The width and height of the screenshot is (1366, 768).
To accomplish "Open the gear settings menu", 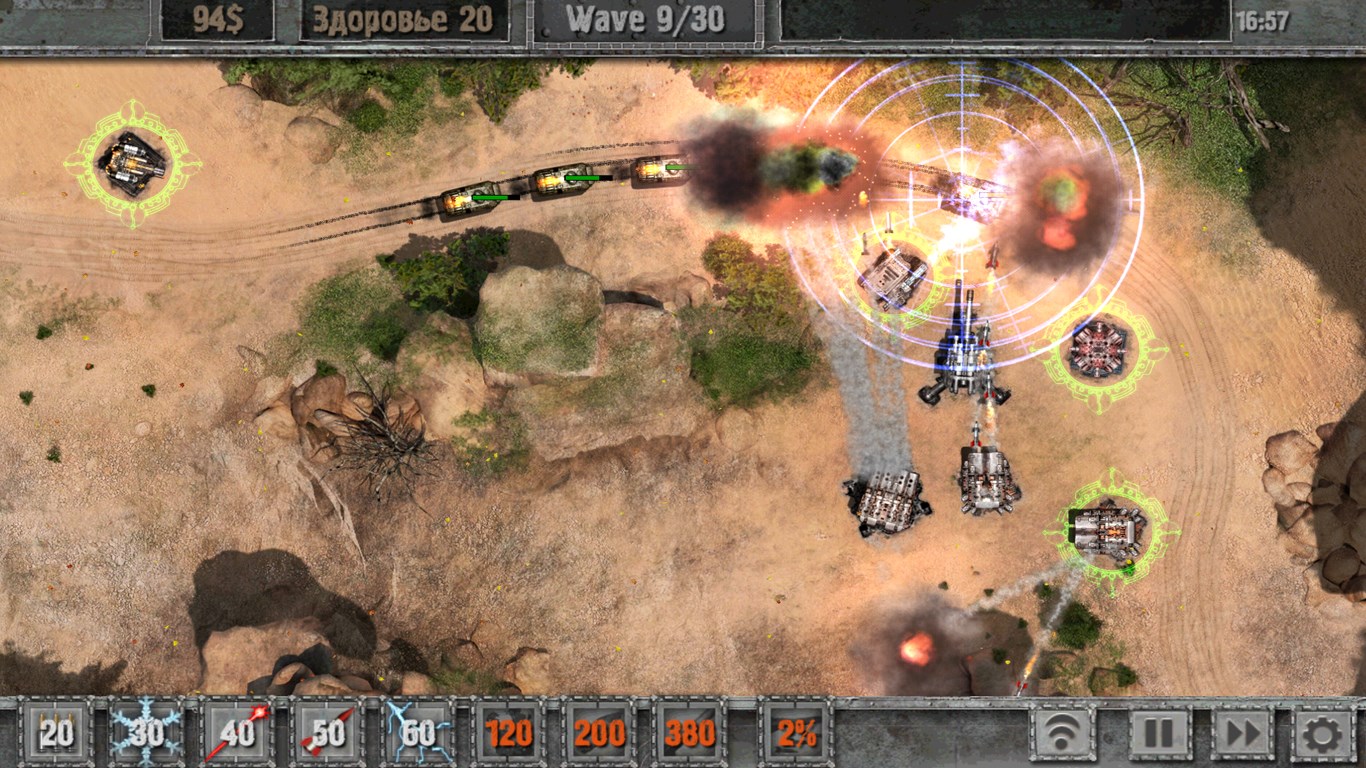I will (x=1323, y=734).
